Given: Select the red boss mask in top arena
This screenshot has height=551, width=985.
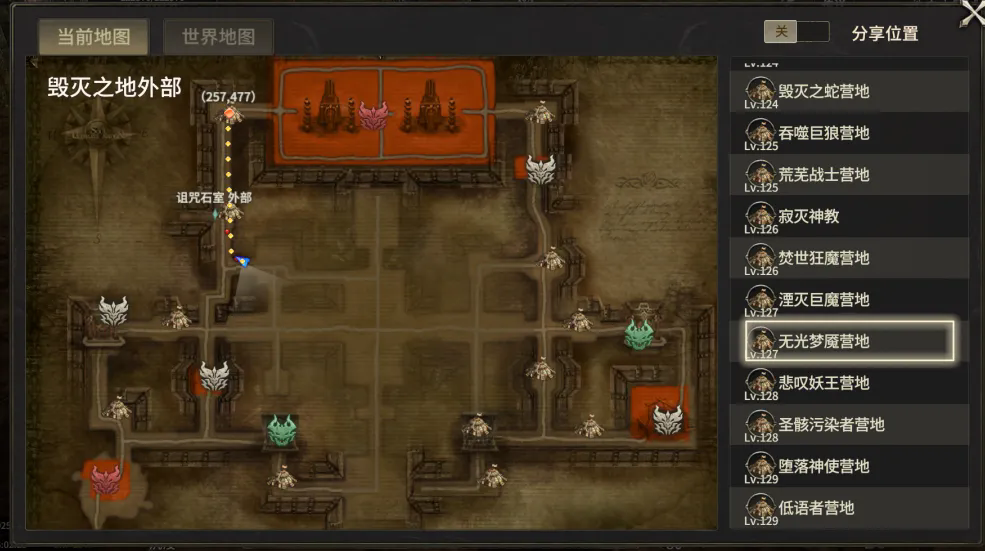Looking at the screenshot, I should coord(373,115).
